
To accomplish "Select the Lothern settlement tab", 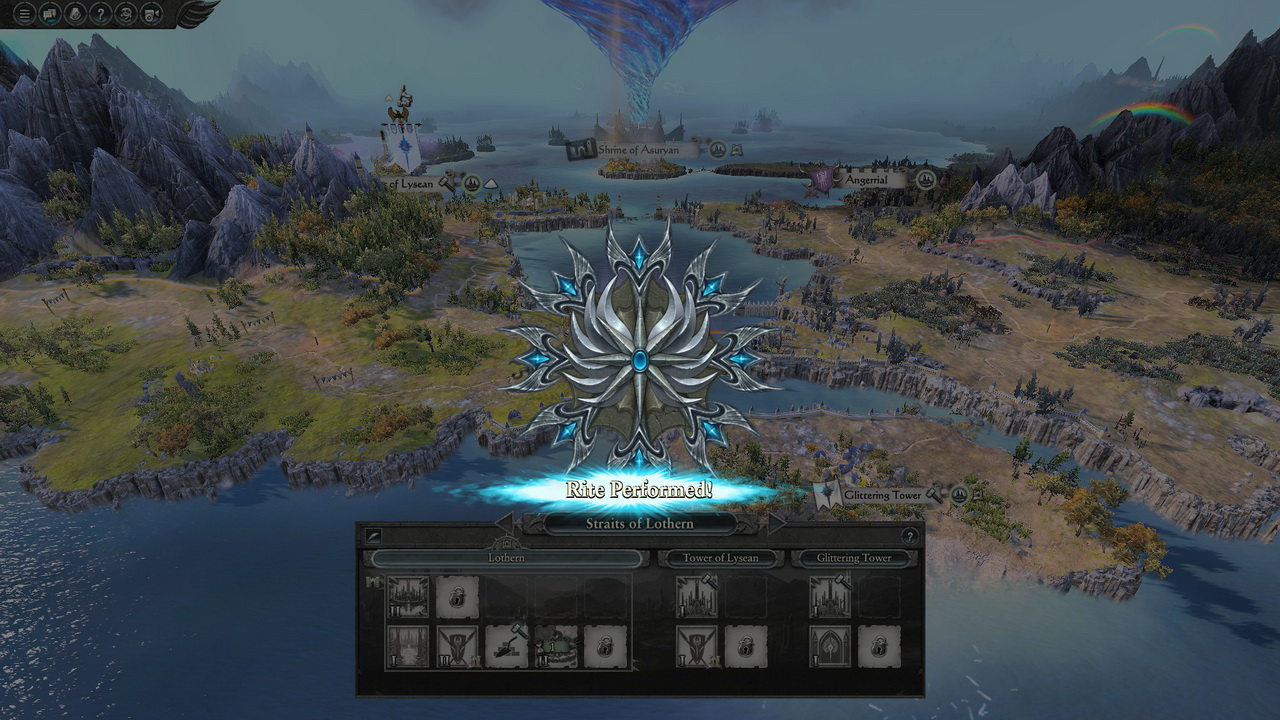I will tap(506, 558).
